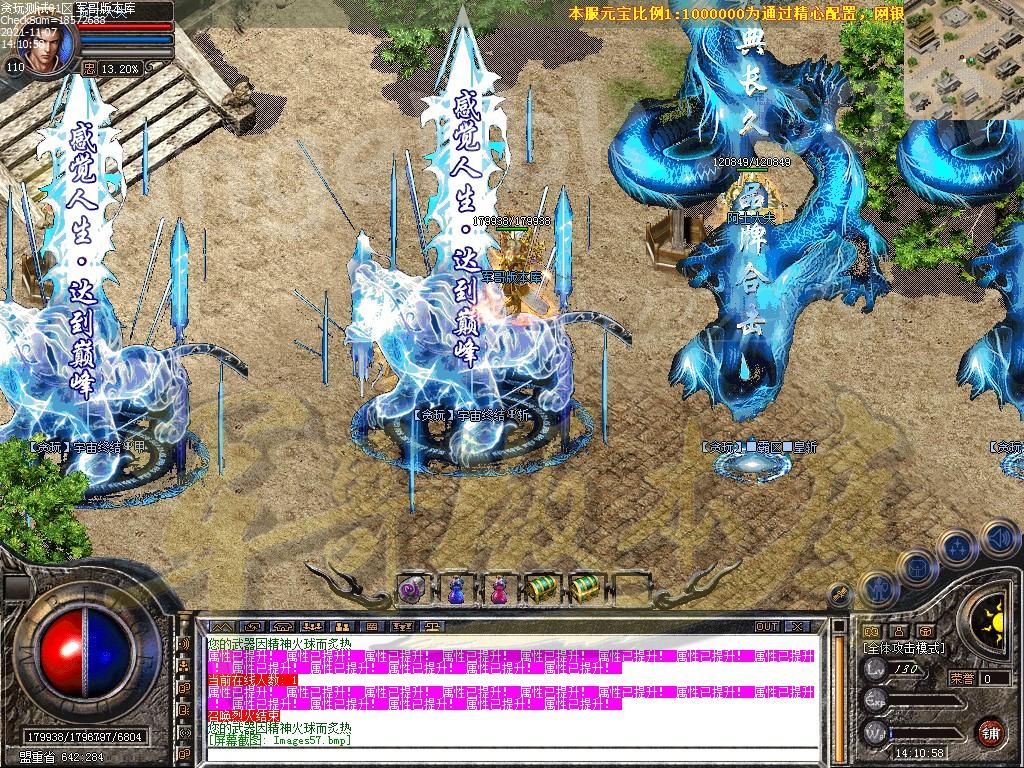Close the chat panel with X
Image resolution: width=1024 pixels, height=768 pixels.
tap(796, 626)
